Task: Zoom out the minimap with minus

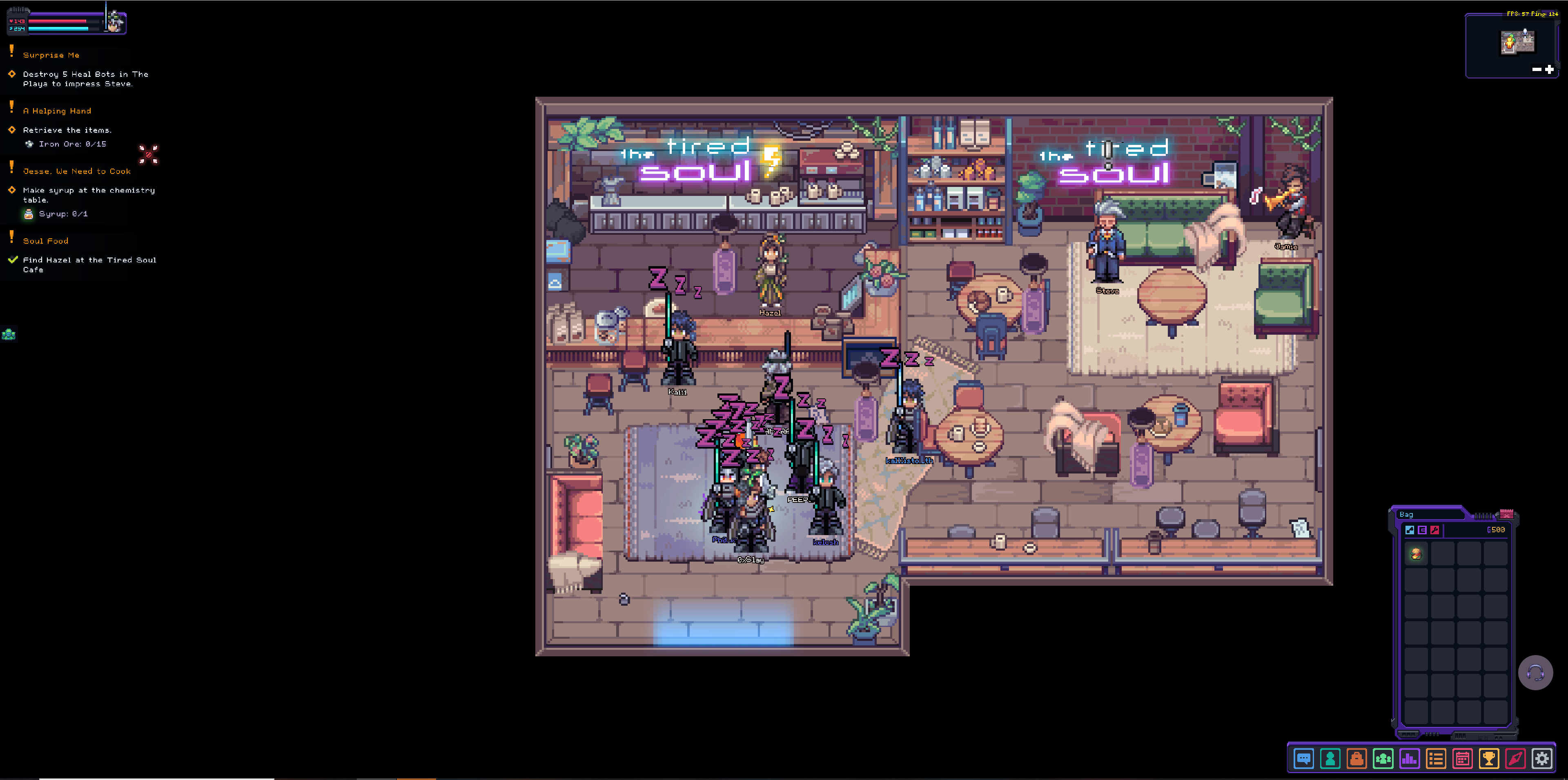Action: (x=1536, y=69)
